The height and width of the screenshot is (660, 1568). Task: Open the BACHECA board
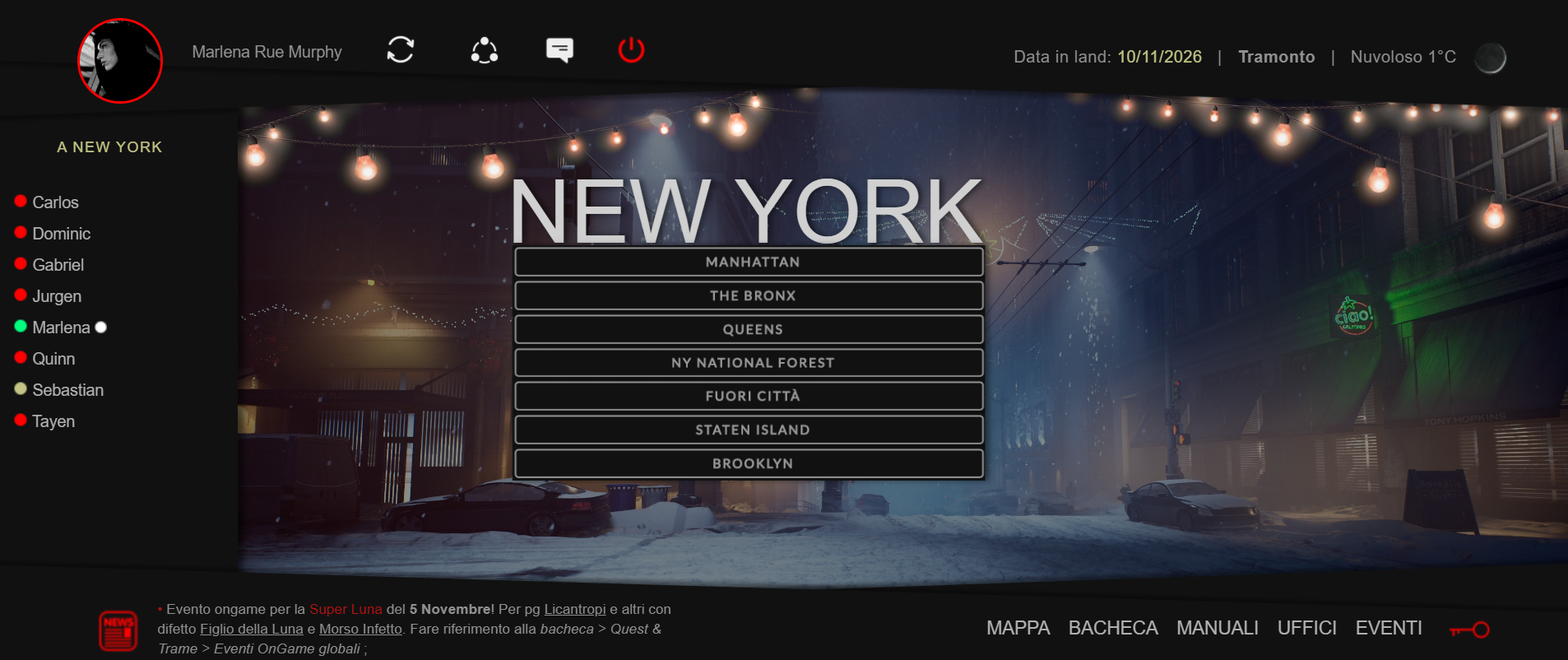[x=1112, y=628]
